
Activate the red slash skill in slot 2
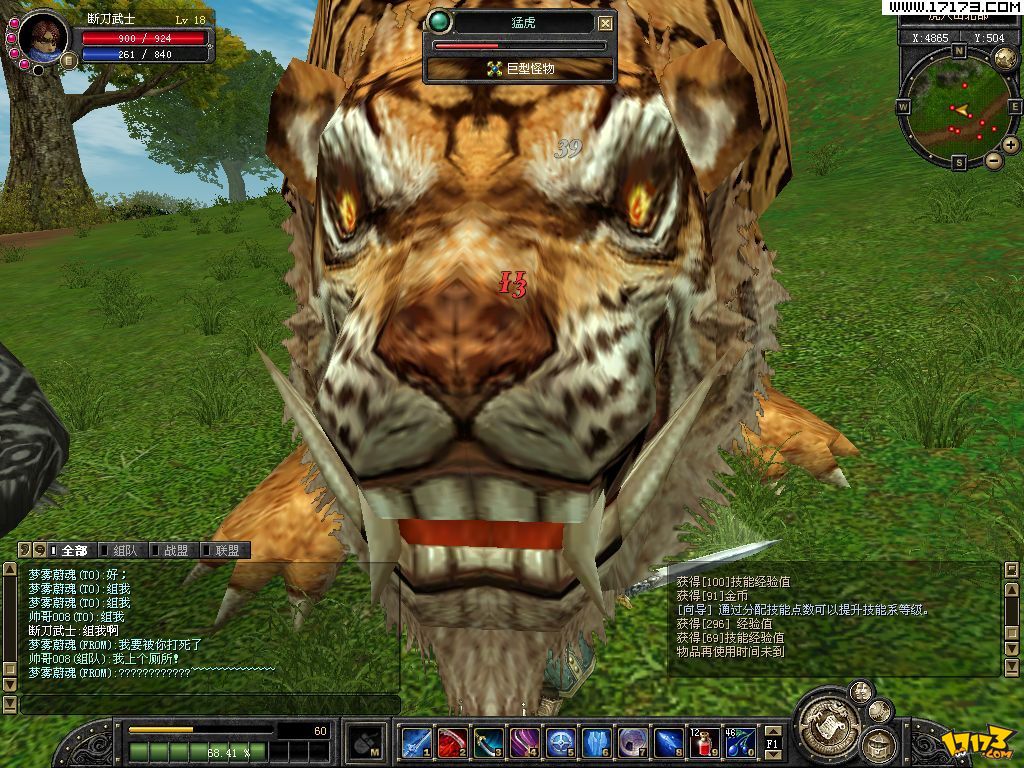(452, 742)
